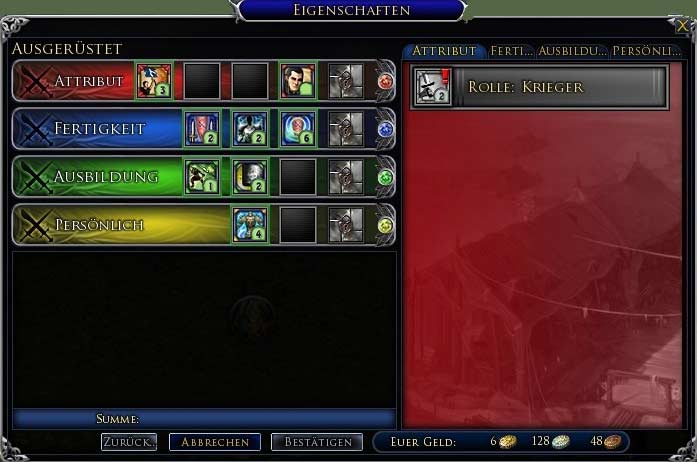The height and width of the screenshot is (462, 697).
Task: Click the blue orb on Fertigkeit row
Action: pos(386,130)
